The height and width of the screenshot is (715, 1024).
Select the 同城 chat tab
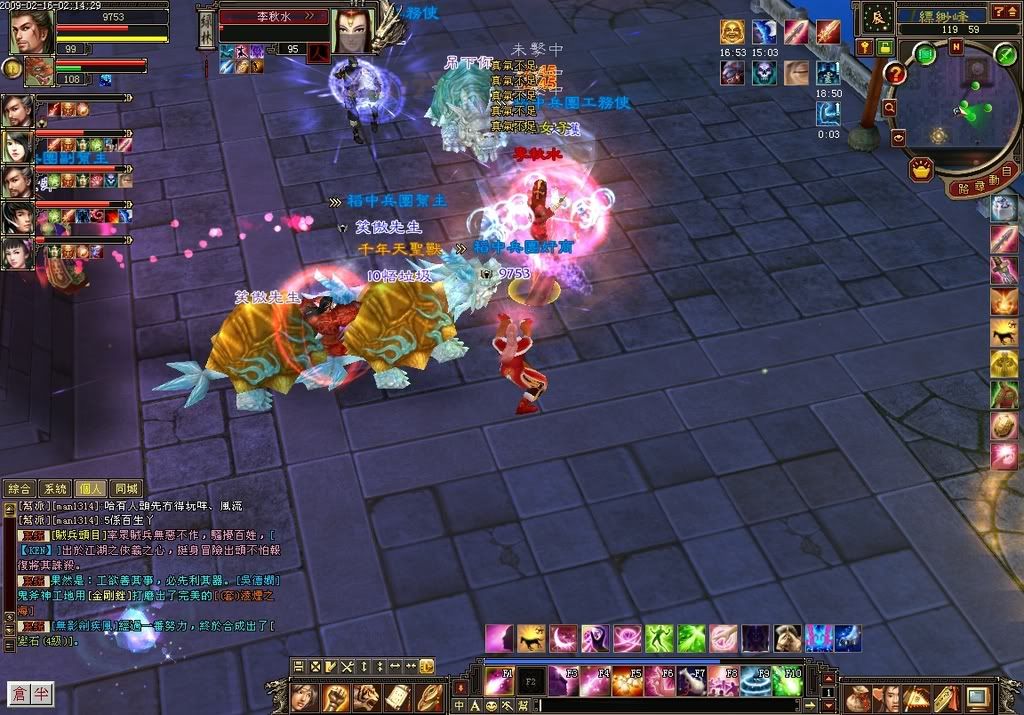point(126,489)
